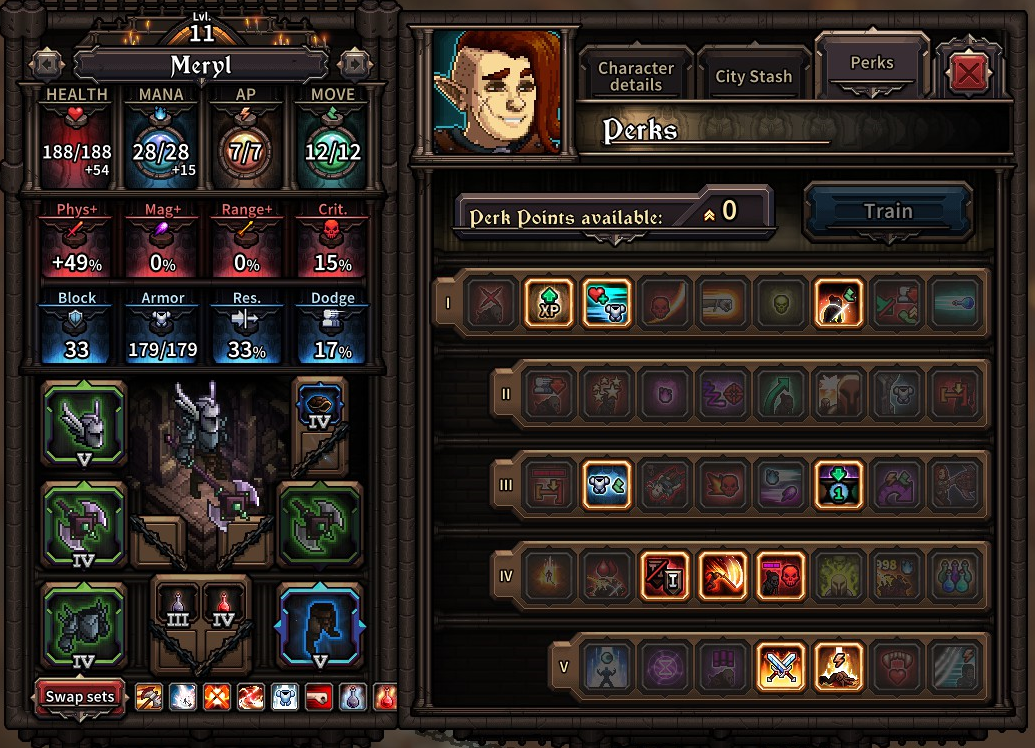Viewport: 1035px width, 748px height.
Task: Click the Train button
Action: [887, 211]
